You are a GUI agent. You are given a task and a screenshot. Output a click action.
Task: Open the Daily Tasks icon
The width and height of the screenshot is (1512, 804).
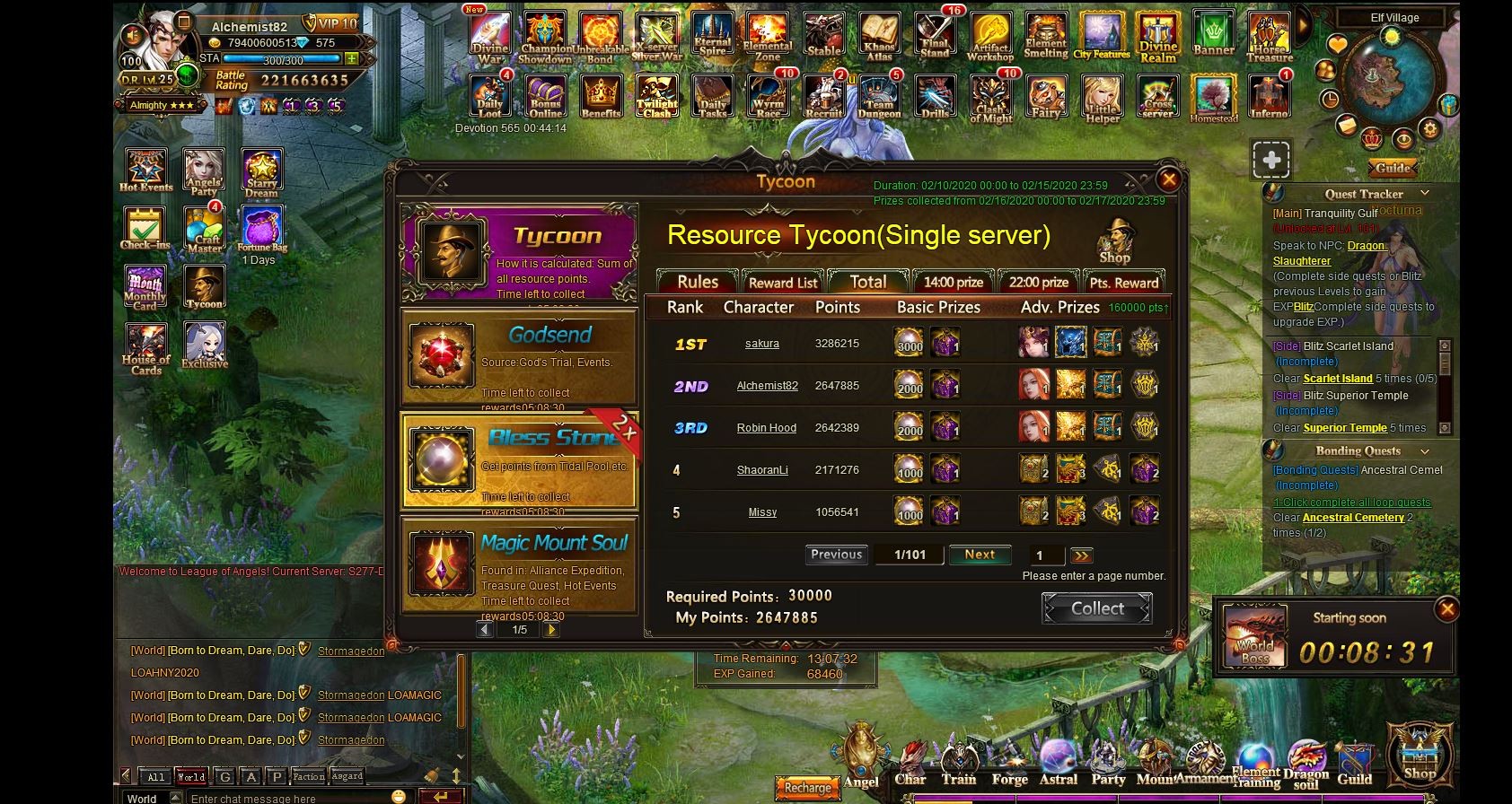point(713,97)
